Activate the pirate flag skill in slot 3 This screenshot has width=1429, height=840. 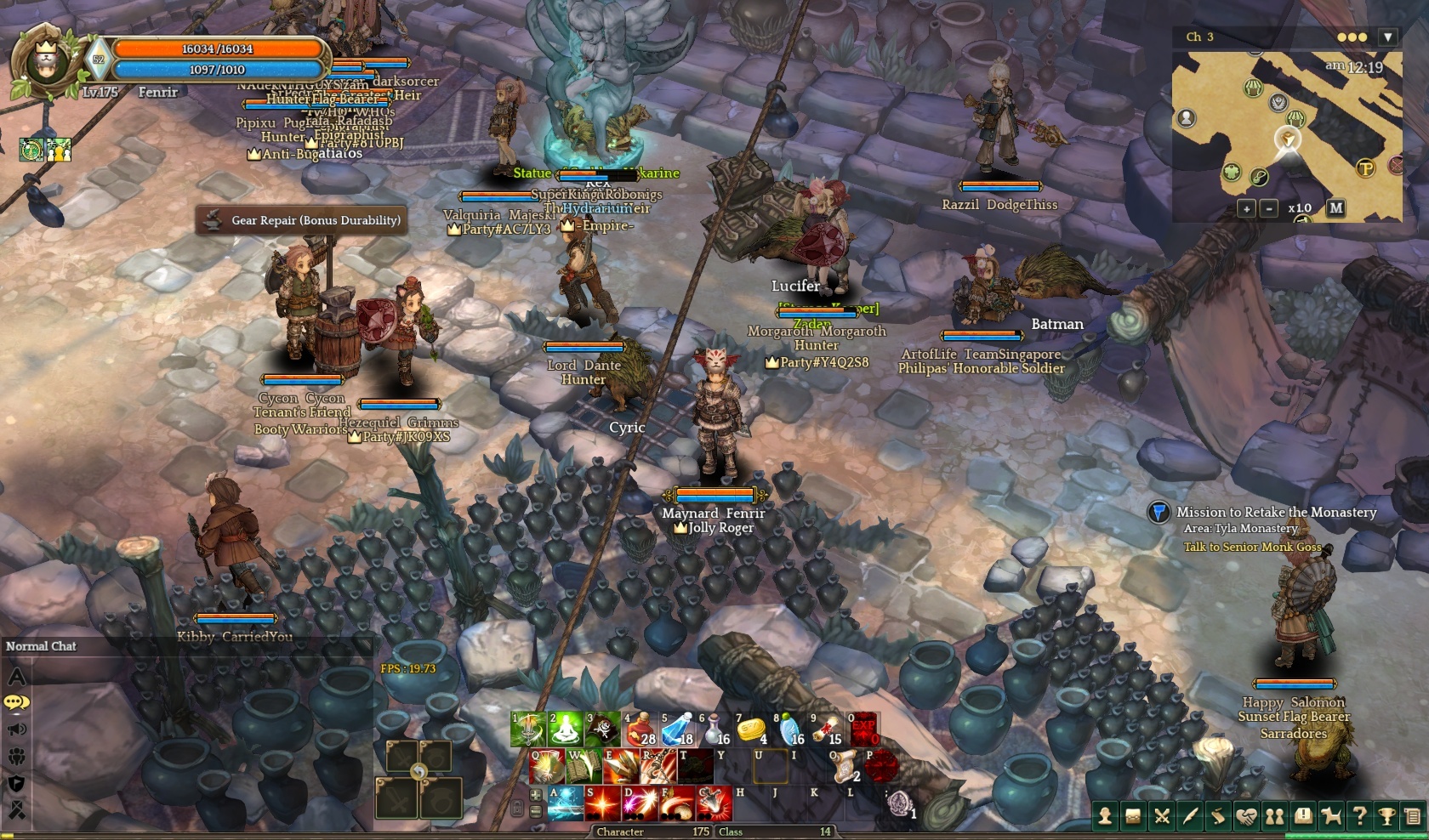point(602,730)
